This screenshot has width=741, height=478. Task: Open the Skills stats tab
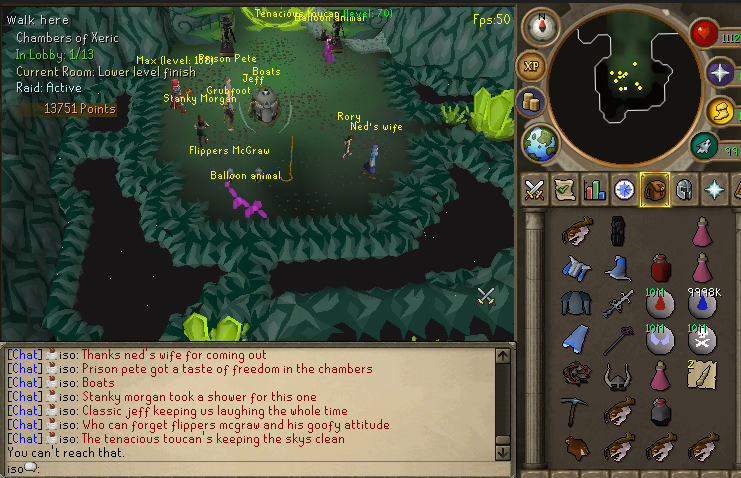click(595, 189)
